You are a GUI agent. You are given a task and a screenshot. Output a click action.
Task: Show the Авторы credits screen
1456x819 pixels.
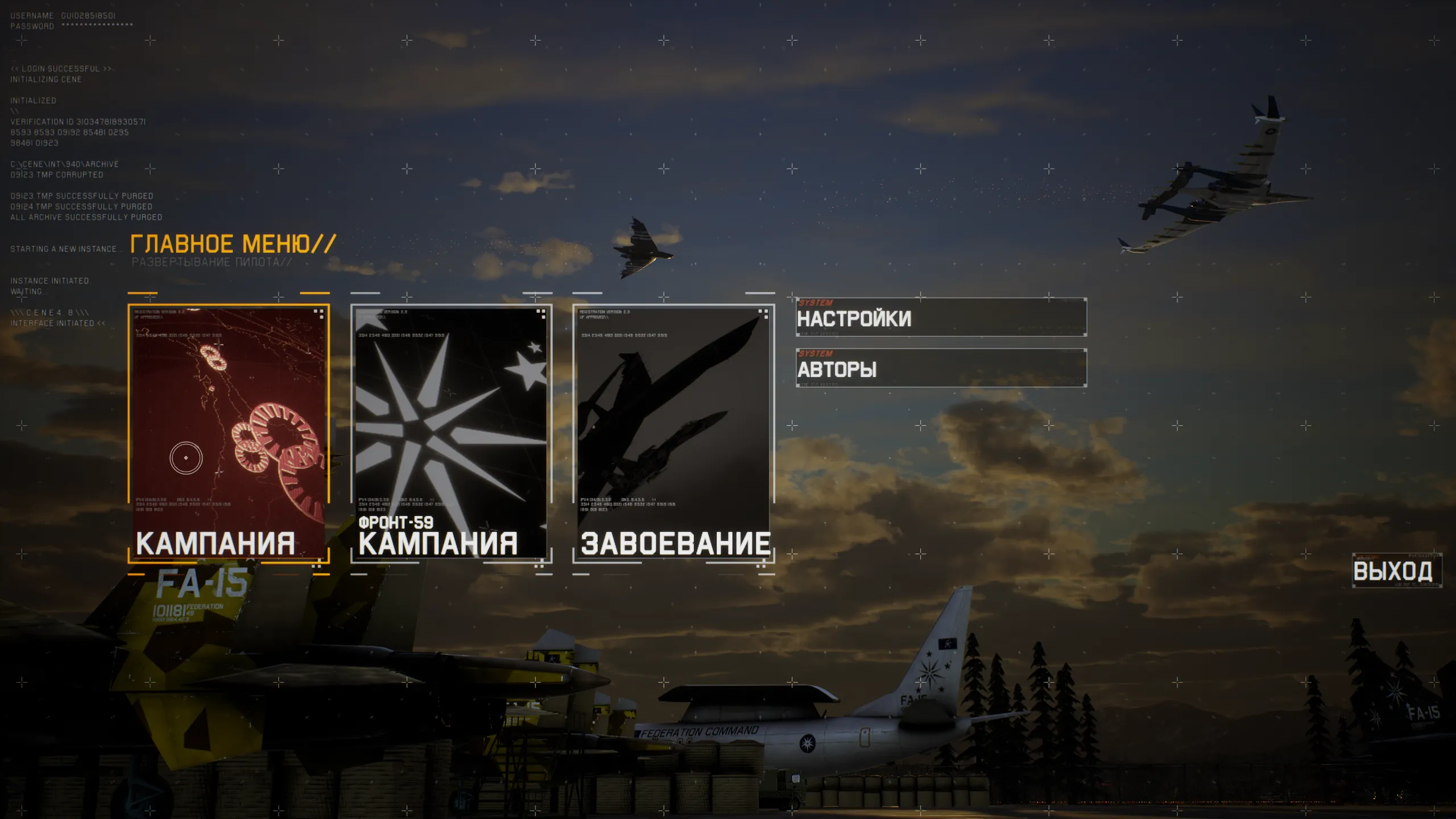coord(941,368)
